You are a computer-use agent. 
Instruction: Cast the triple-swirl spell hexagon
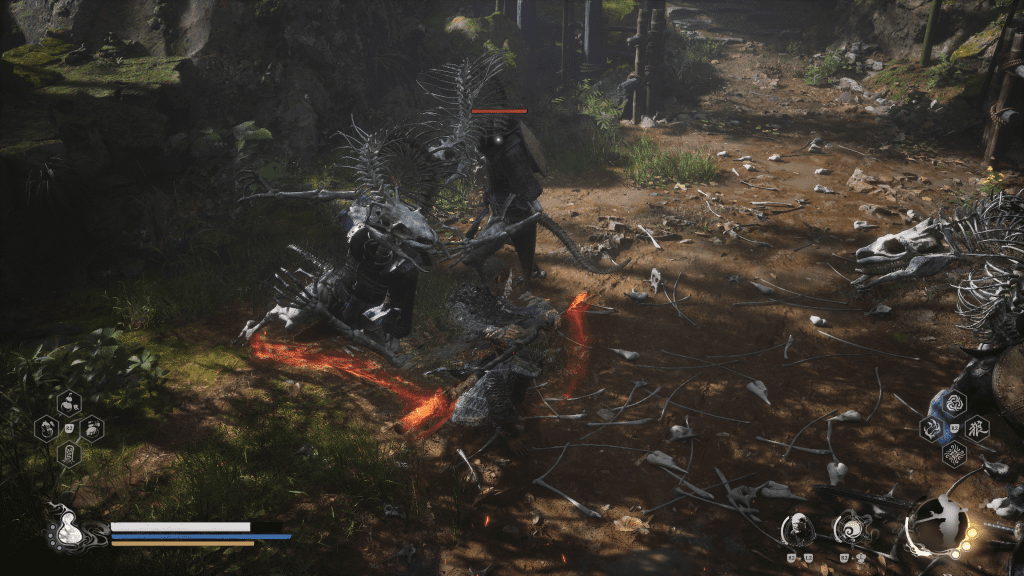tap(954, 404)
